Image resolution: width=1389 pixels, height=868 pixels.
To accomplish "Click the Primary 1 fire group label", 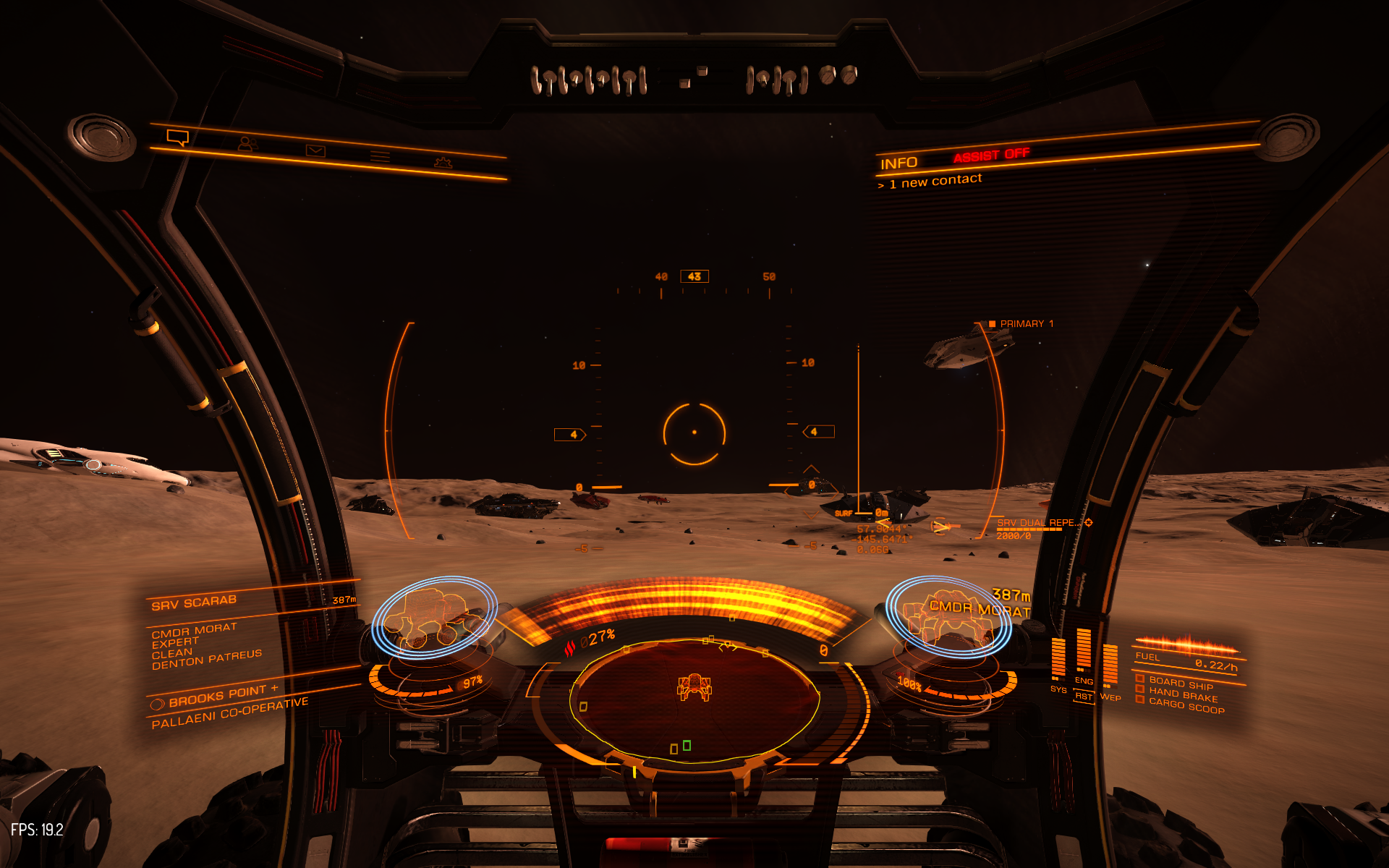I will pyautogui.click(x=1026, y=324).
